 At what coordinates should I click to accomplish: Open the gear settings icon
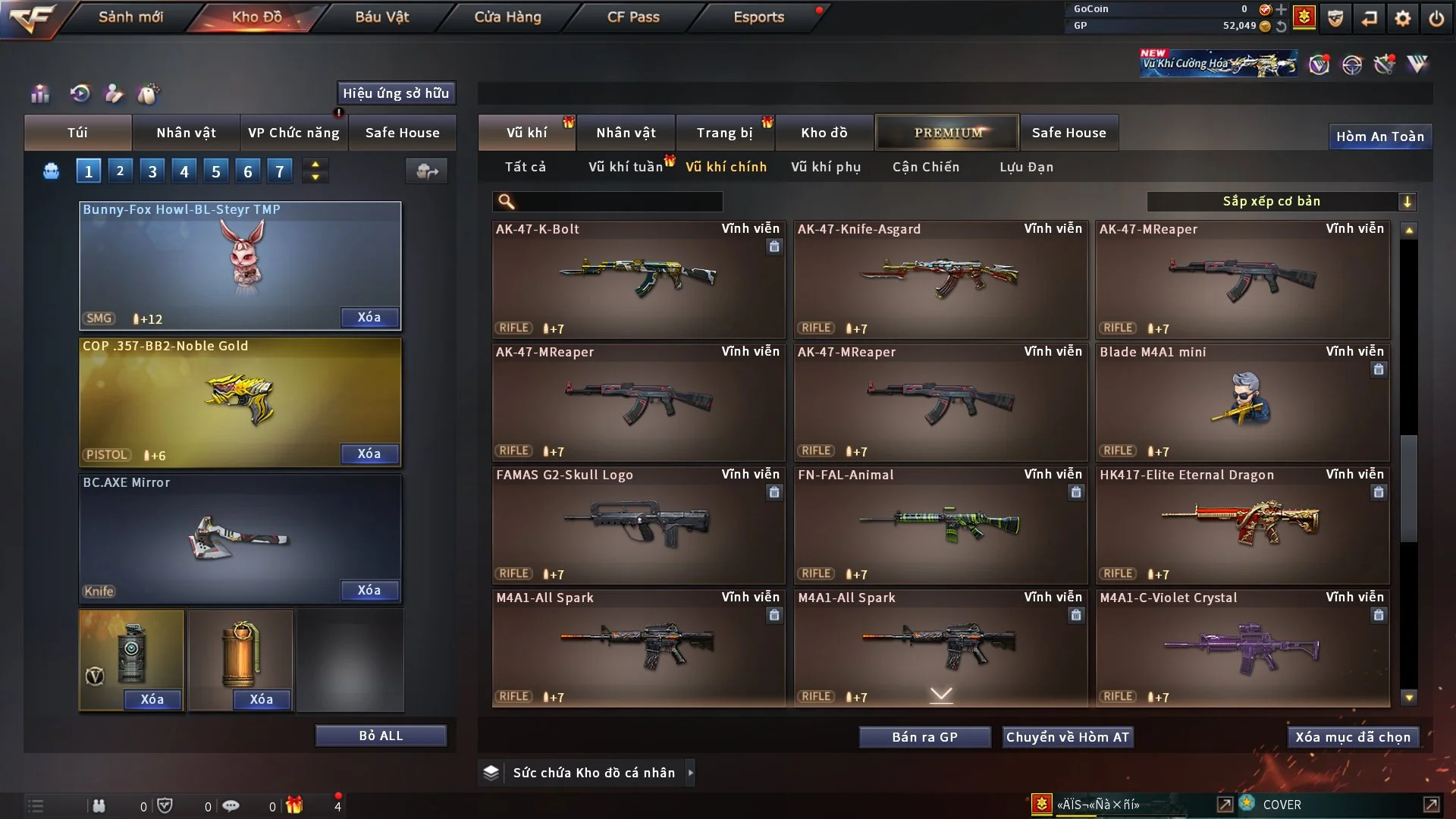[x=1403, y=18]
